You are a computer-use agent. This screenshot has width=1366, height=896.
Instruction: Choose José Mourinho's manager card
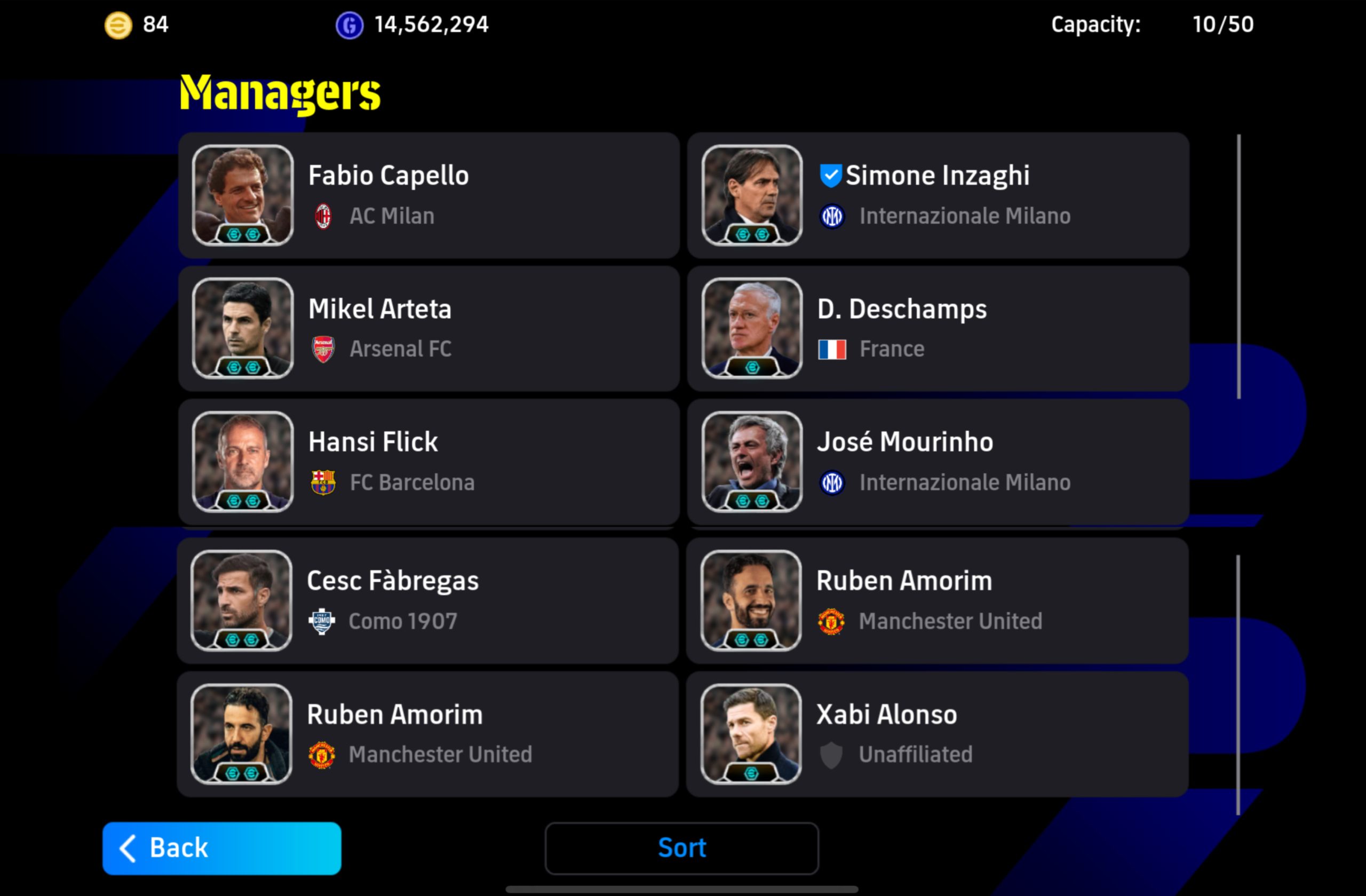click(x=938, y=462)
